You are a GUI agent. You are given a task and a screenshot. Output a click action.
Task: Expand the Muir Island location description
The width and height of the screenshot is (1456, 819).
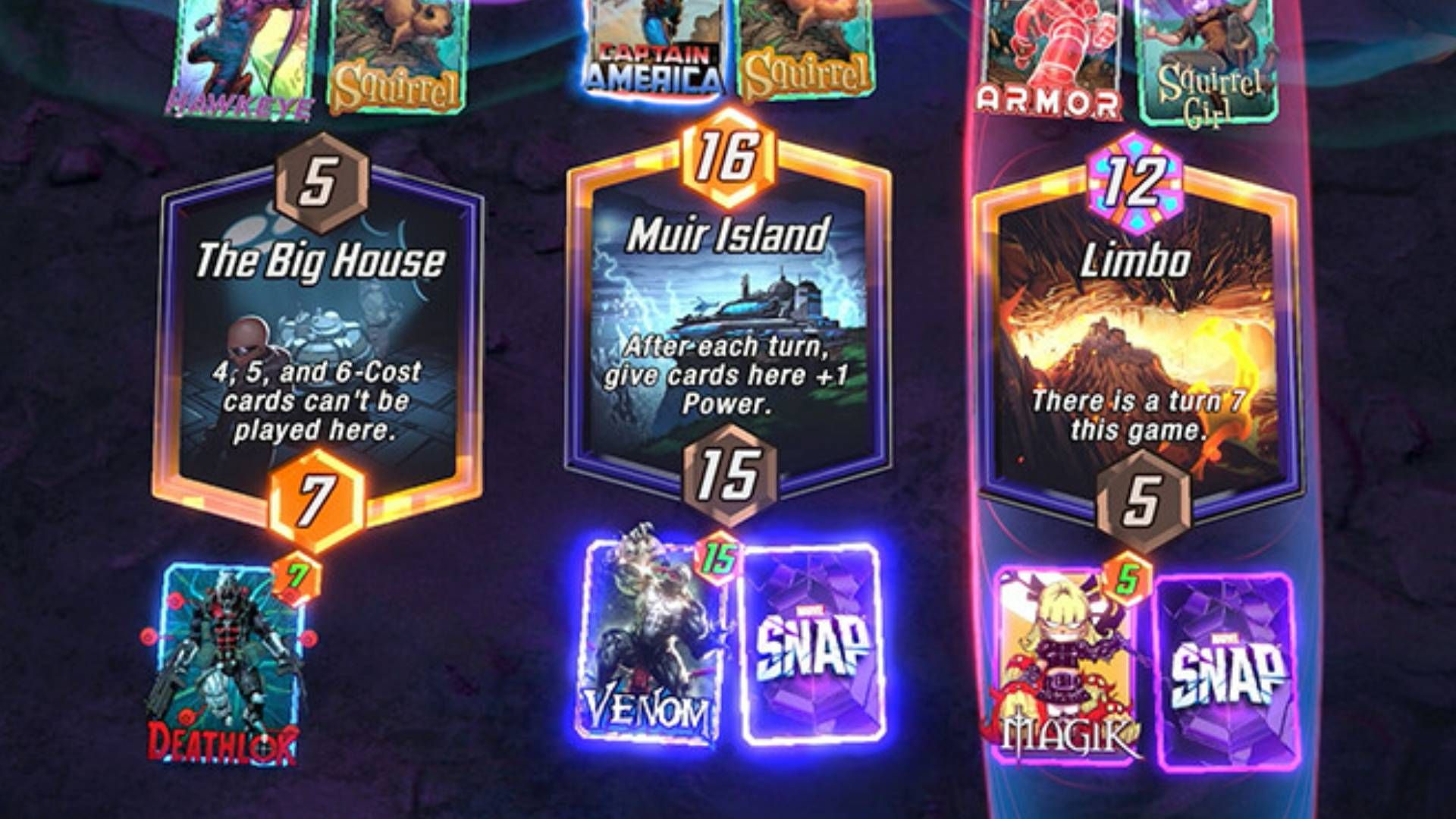pyautogui.click(x=728, y=318)
